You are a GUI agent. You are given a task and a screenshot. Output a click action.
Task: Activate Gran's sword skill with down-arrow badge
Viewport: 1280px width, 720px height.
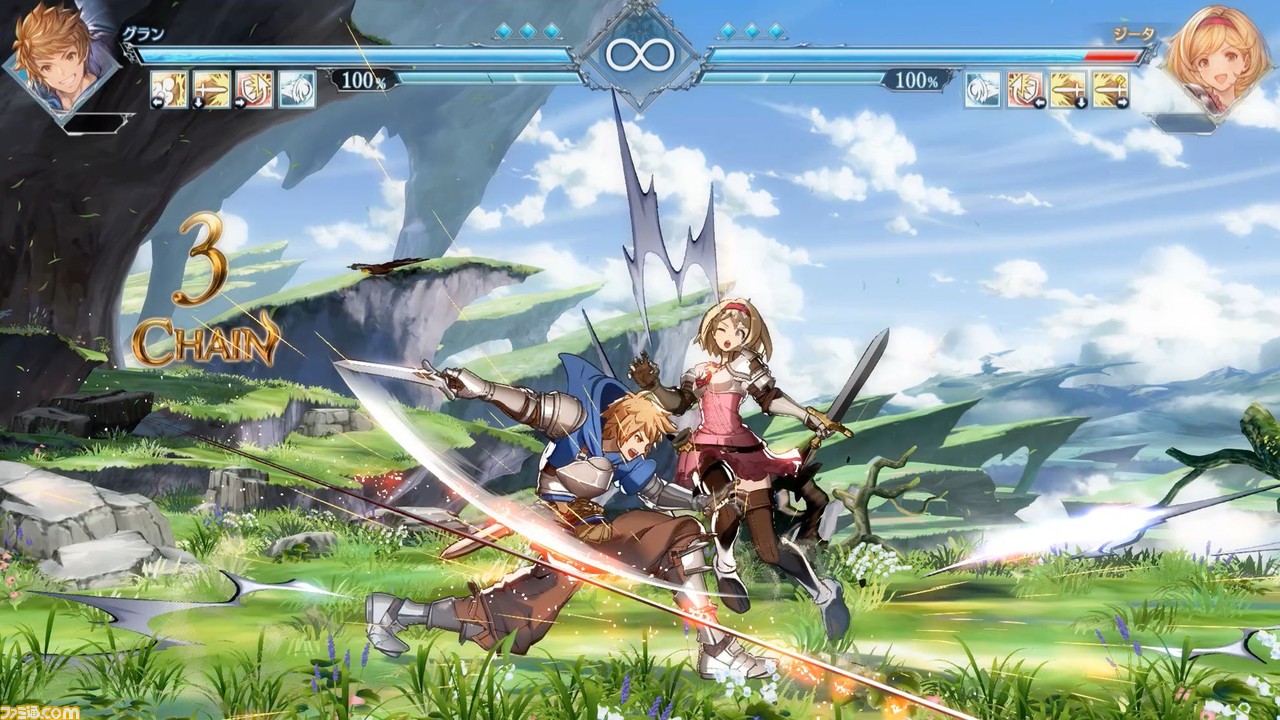[x=211, y=89]
